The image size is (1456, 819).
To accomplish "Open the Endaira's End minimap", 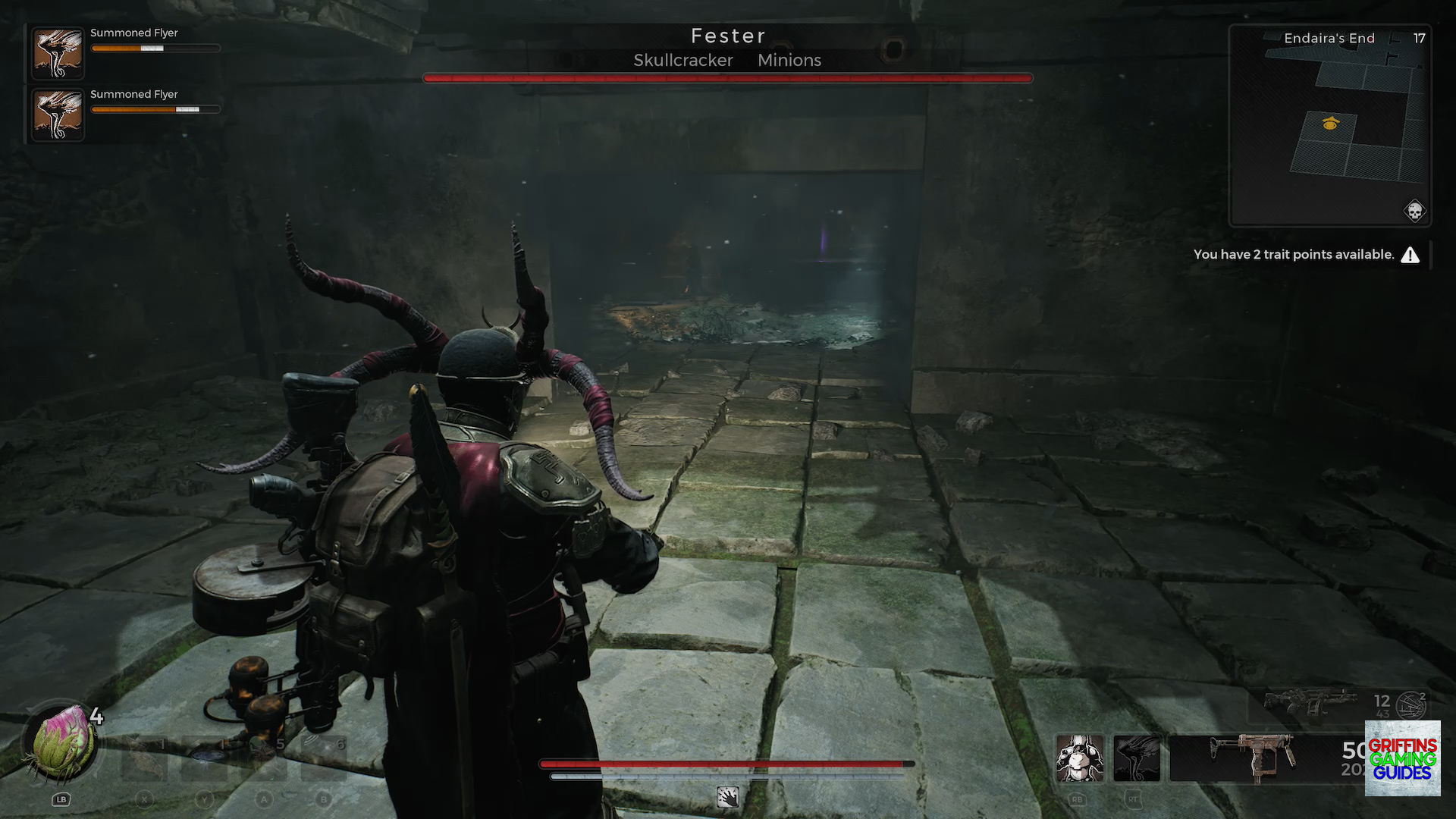I will tap(1329, 126).
